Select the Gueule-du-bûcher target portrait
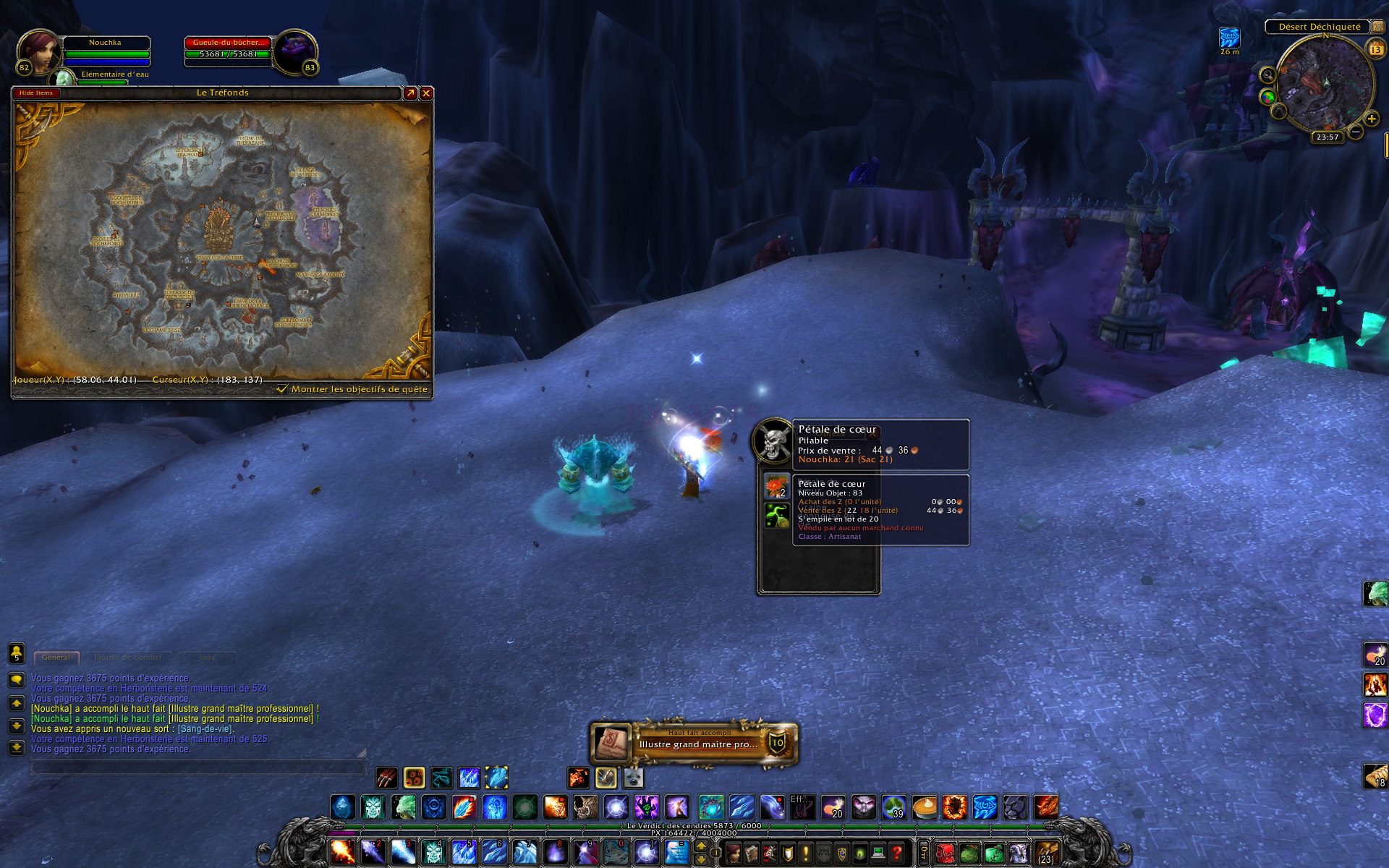The width and height of the screenshot is (1389, 868). [294, 52]
